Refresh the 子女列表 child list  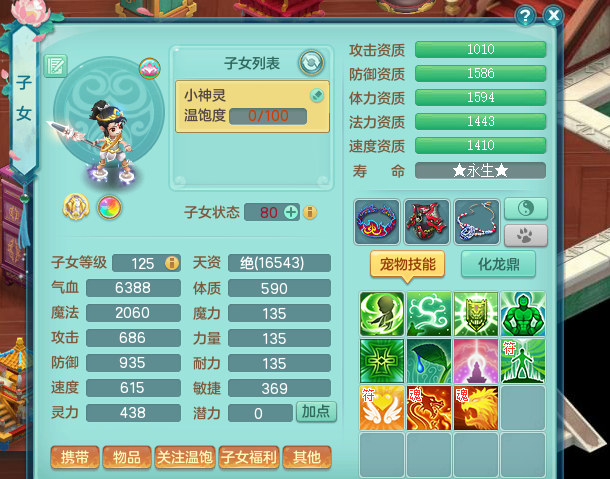pyautogui.click(x=311, y=63)
